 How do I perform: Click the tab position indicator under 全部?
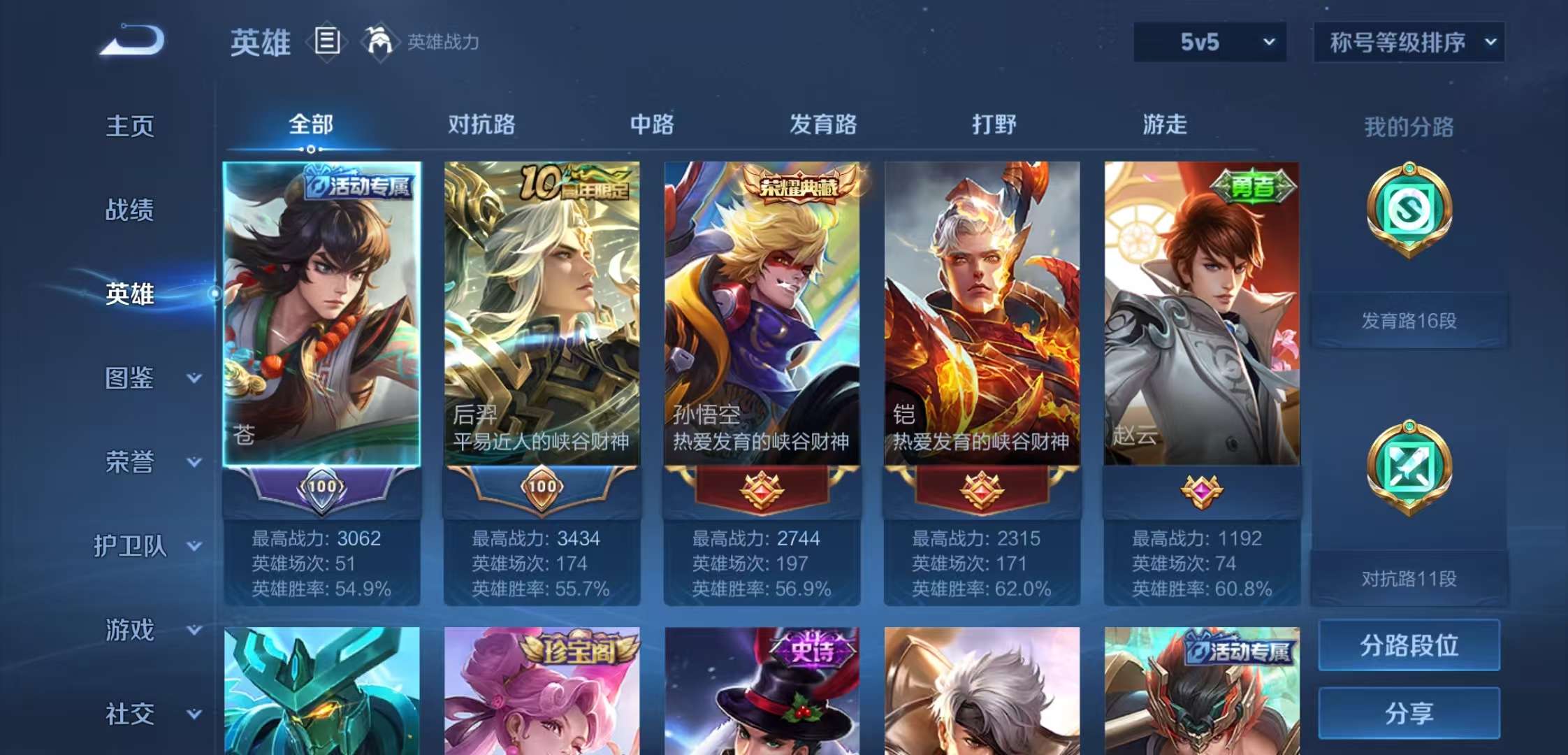pos(310,149)
